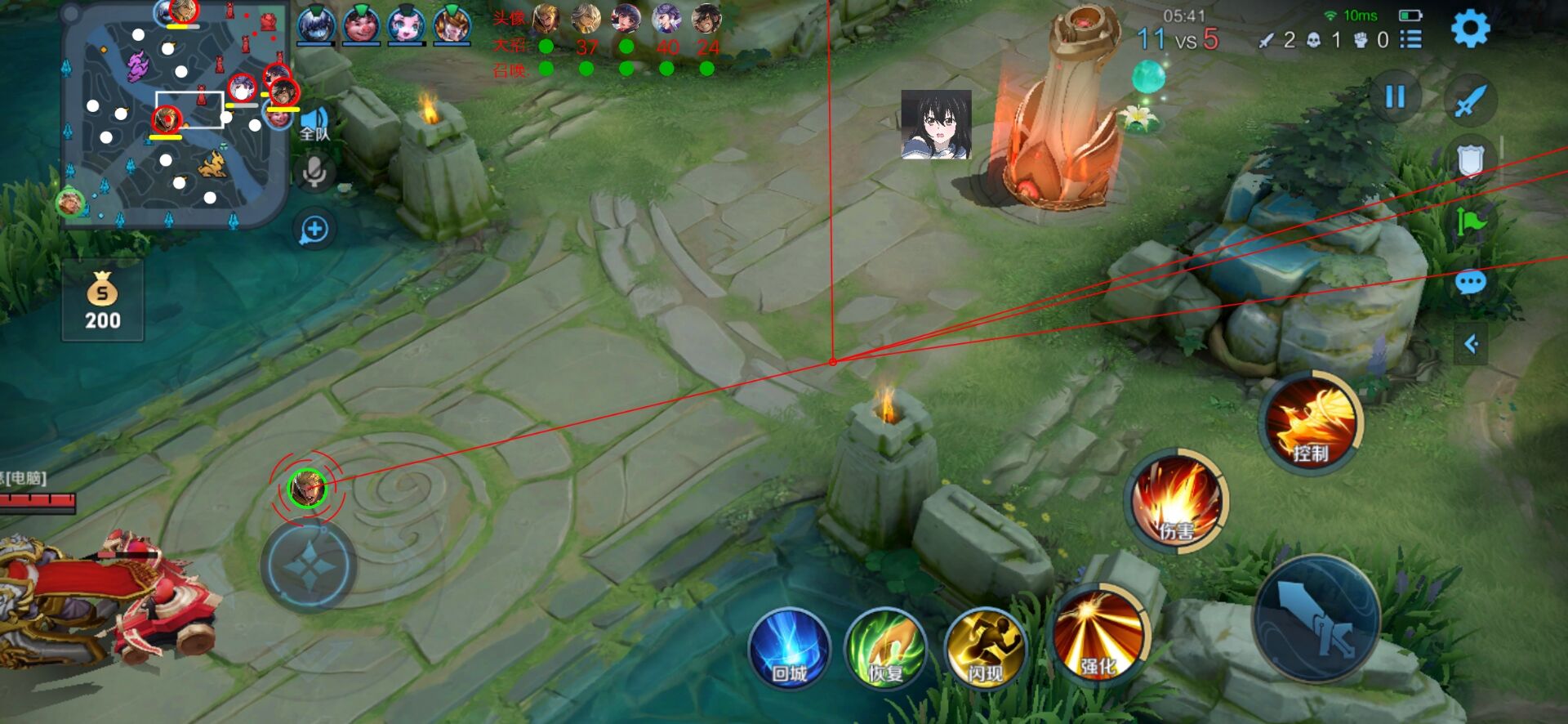Cast the 闪现 flash spell
Image resolution: width=1568 pixels, height=724 pixels.
(x=986, y=650)
